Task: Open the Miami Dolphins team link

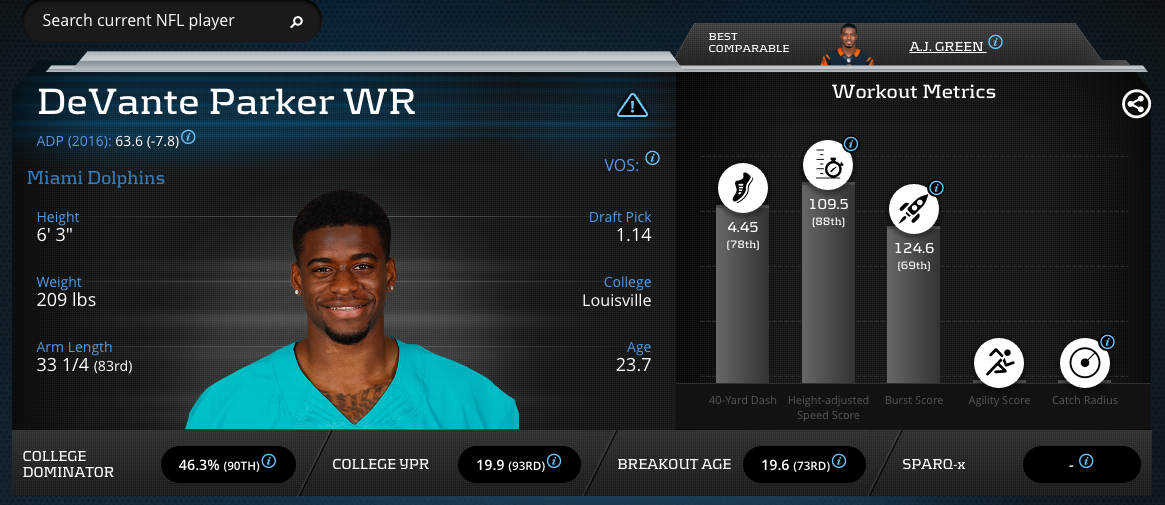Action: click(x=96, y=179)
